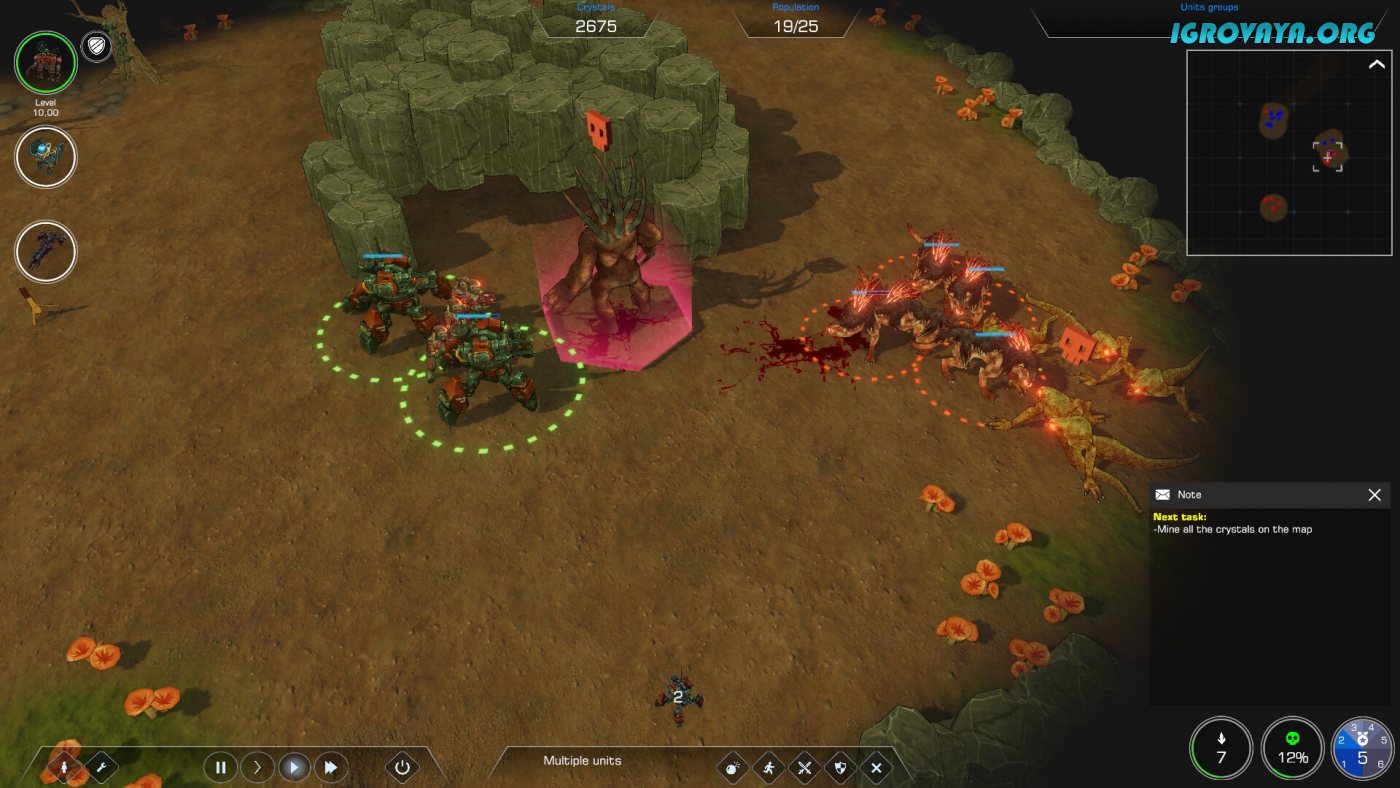Cancel orders with the X command
Screen dimensions: 1400x788
(x=876, y=768)
